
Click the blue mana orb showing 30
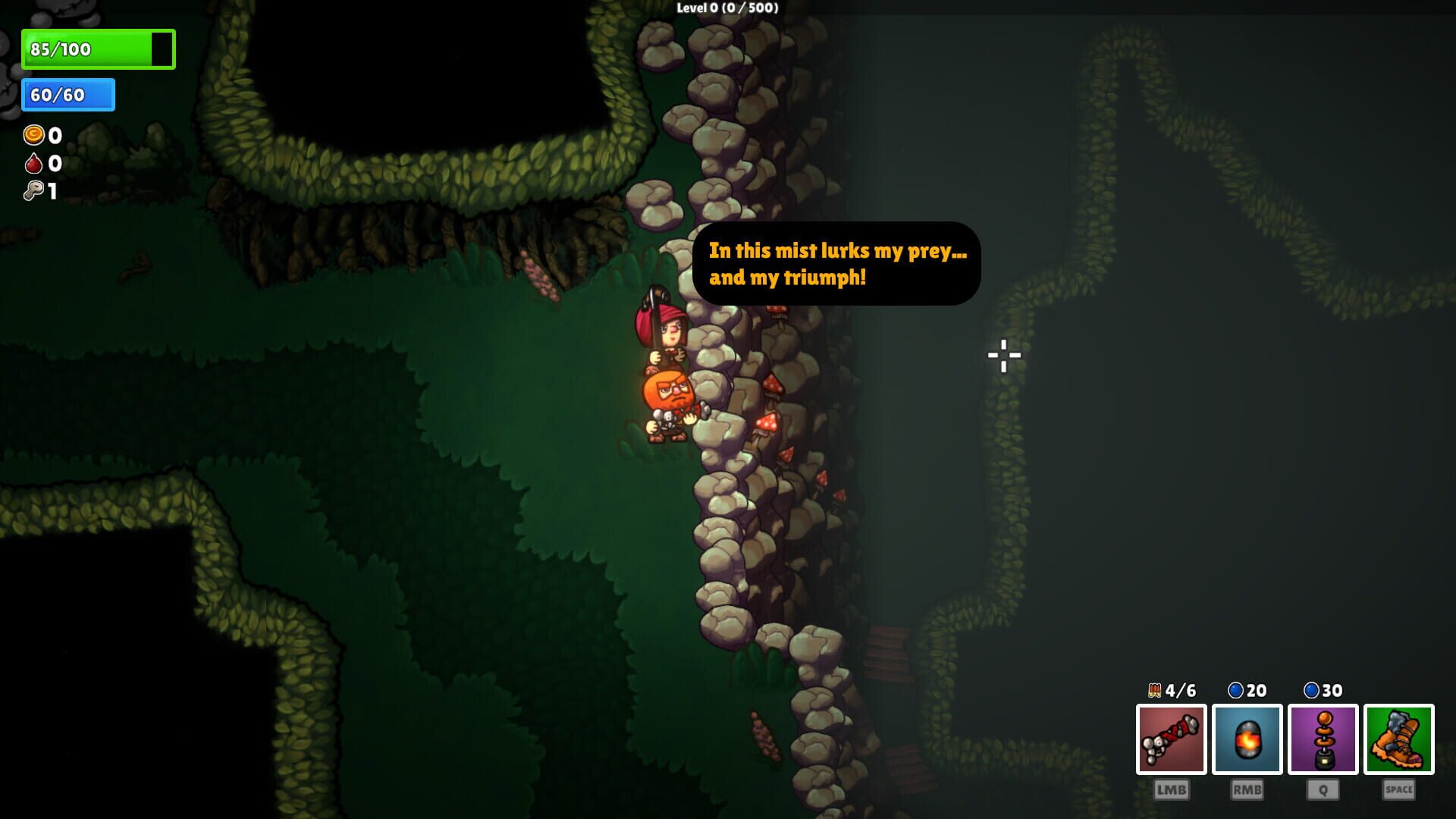pyautogui.click(x=1312, y=691)
